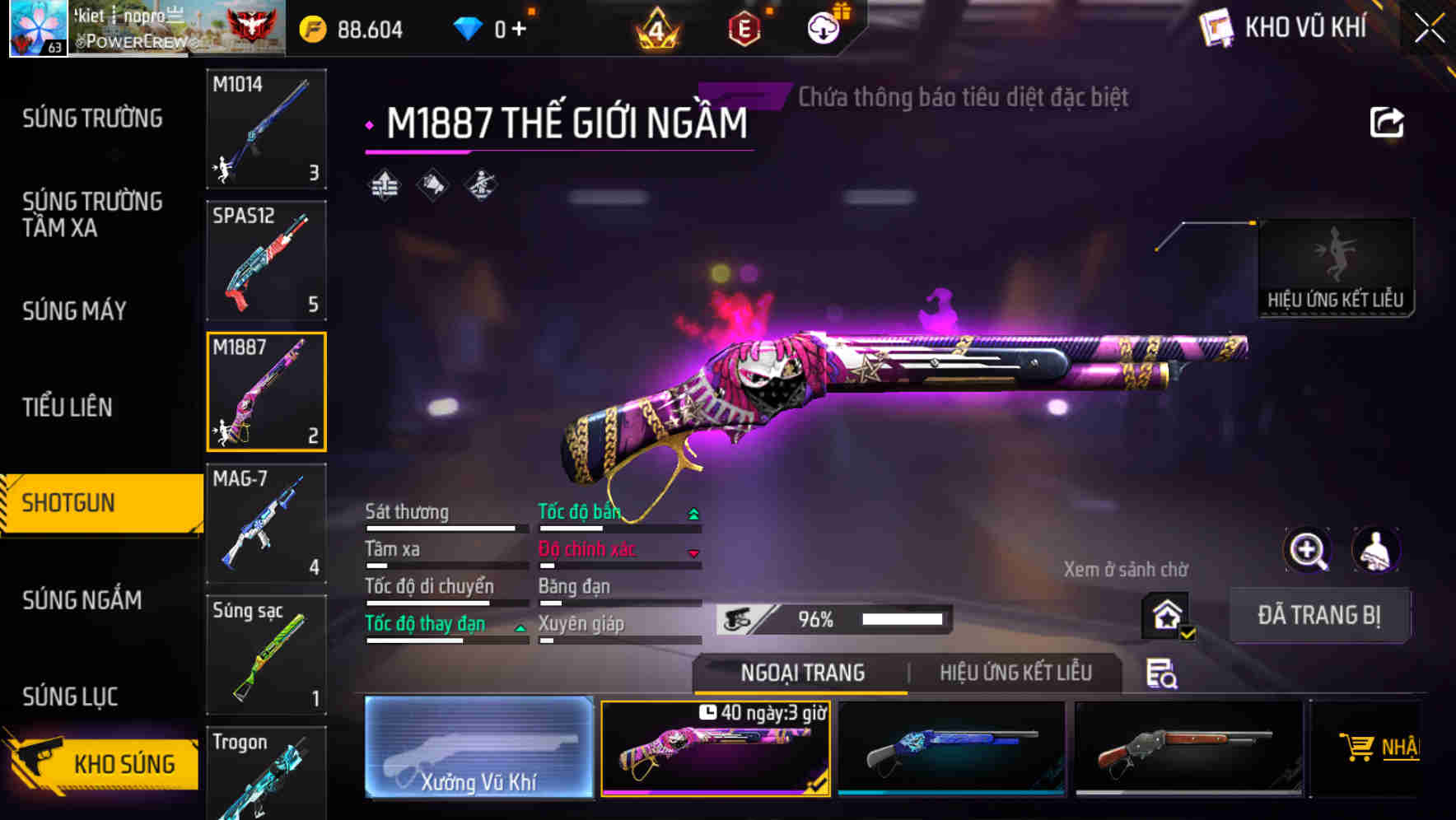Select the NGOẠI TRANG tab
Image resolution: width=1456 pixels, height=820 pixels.
pyautogui.click(x=803, y=673)
